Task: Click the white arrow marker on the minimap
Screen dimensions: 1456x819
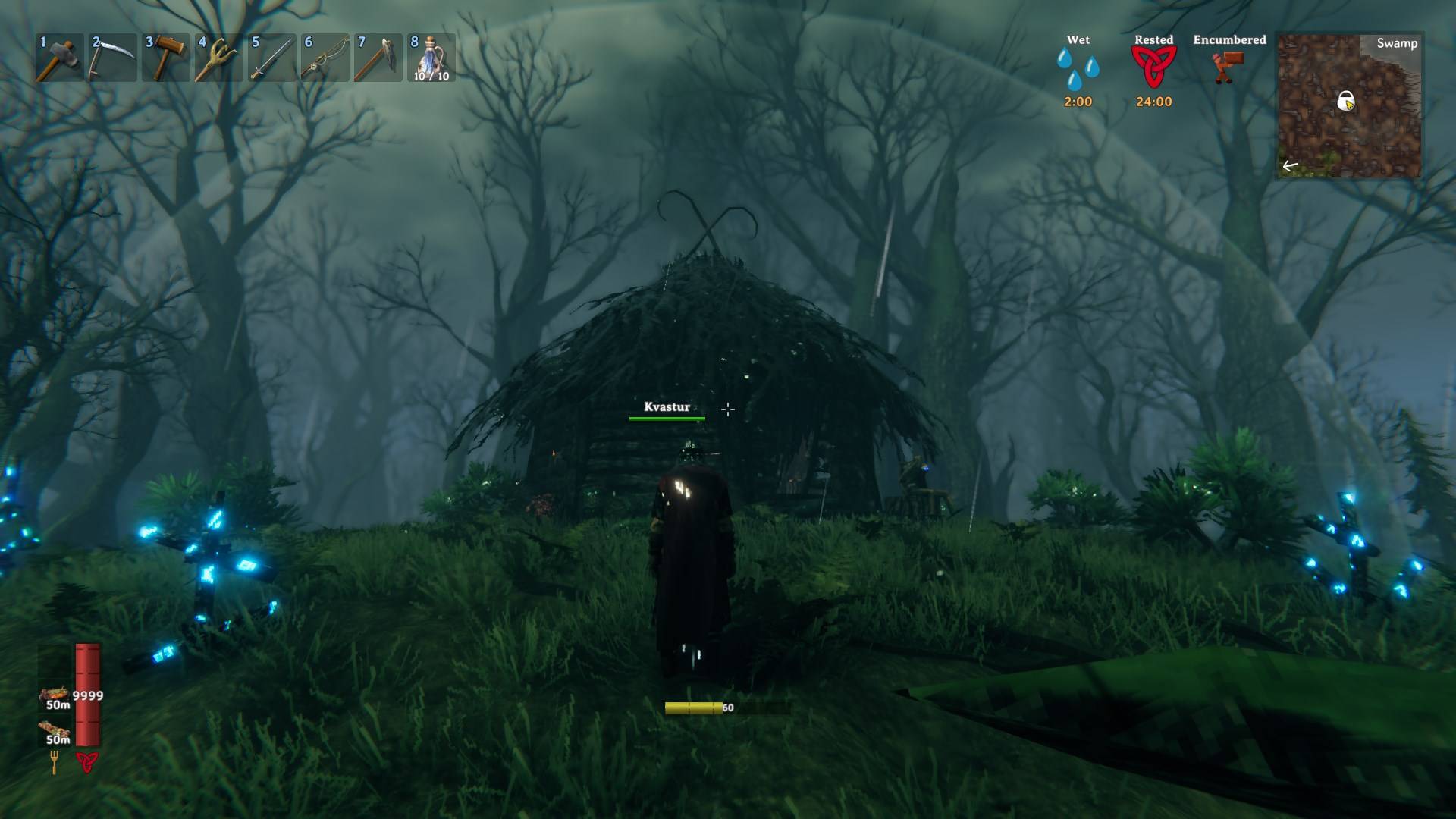Action: 1289,164
